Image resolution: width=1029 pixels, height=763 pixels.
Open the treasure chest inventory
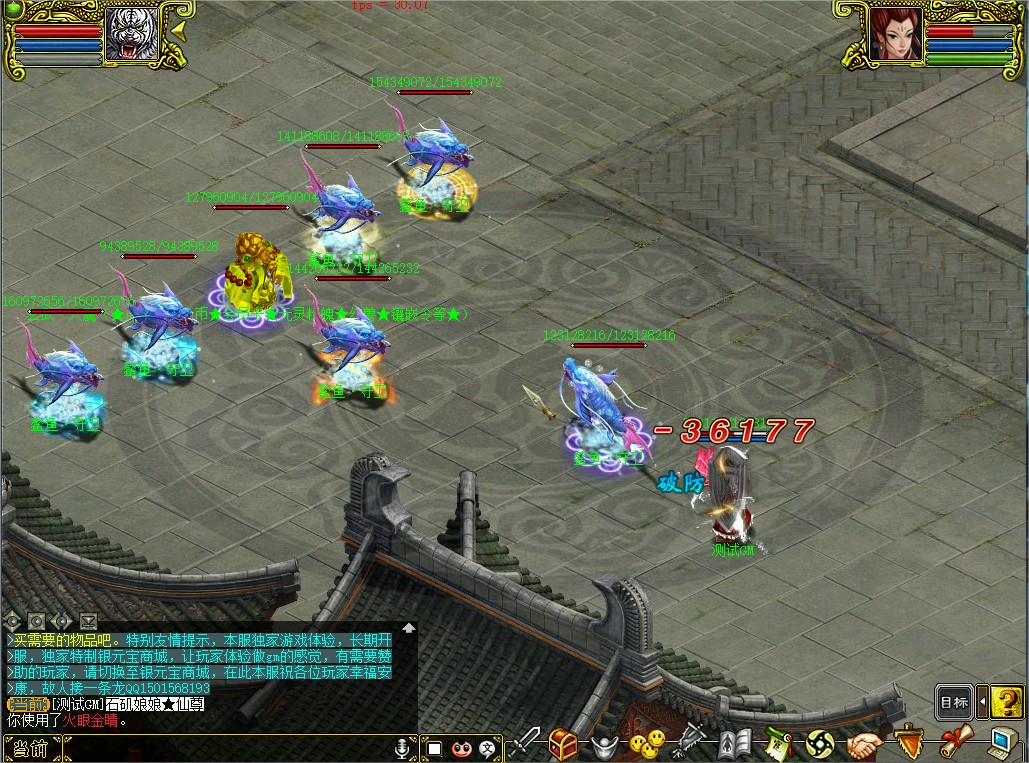564,744
